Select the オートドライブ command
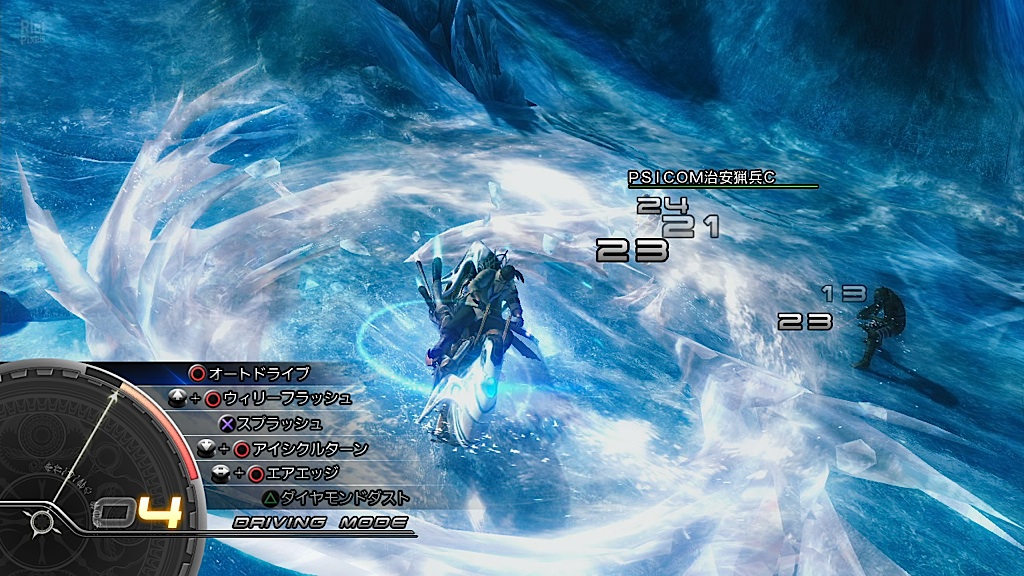Screen dimensions: 1024x576 point(259,373)
